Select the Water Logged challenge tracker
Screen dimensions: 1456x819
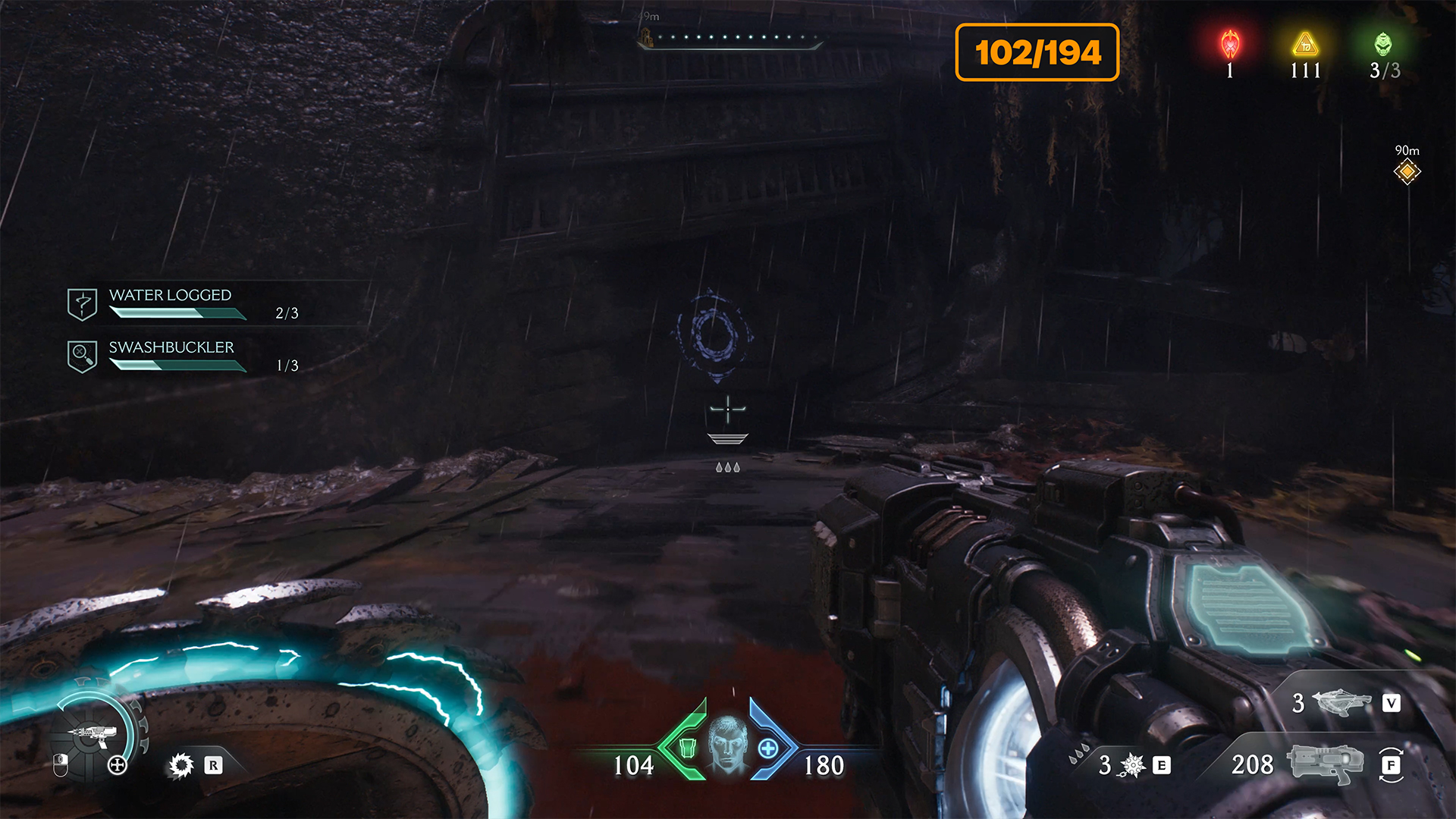[x=170, y=303]
